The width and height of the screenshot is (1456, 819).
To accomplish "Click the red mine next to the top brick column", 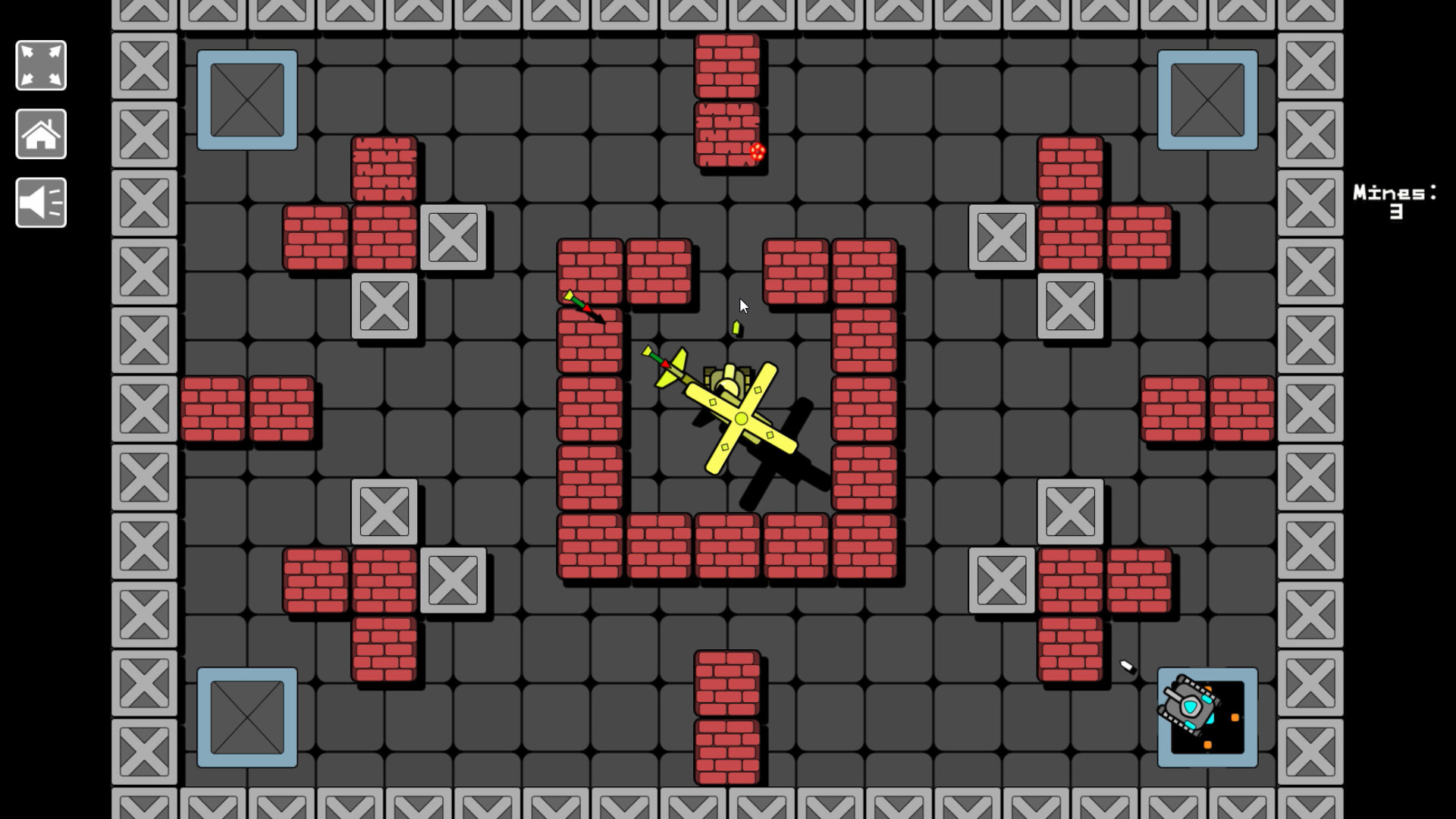I will (756, 153).
